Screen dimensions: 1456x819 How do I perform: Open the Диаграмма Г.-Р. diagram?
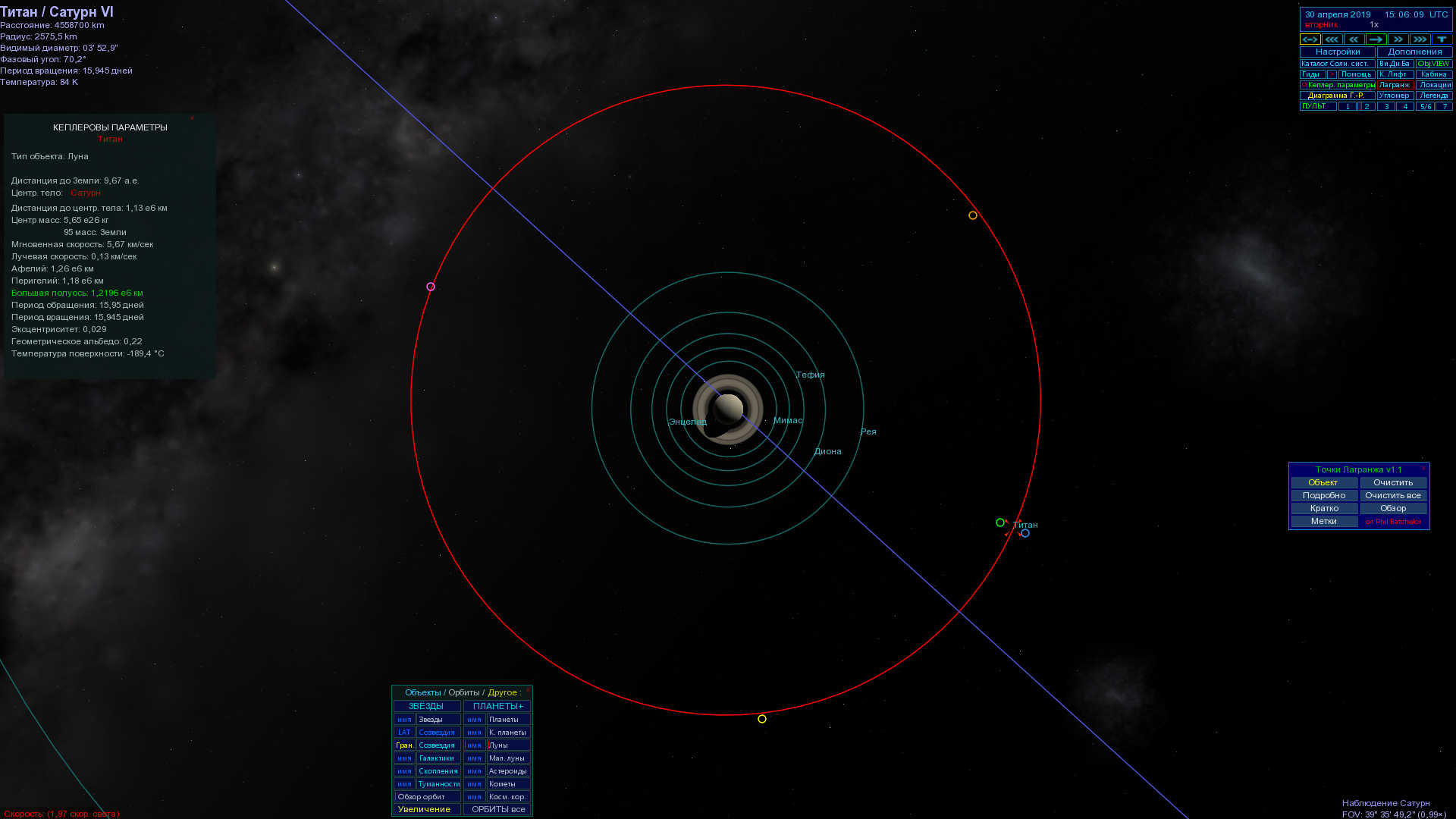click(x=1337, y=96)
